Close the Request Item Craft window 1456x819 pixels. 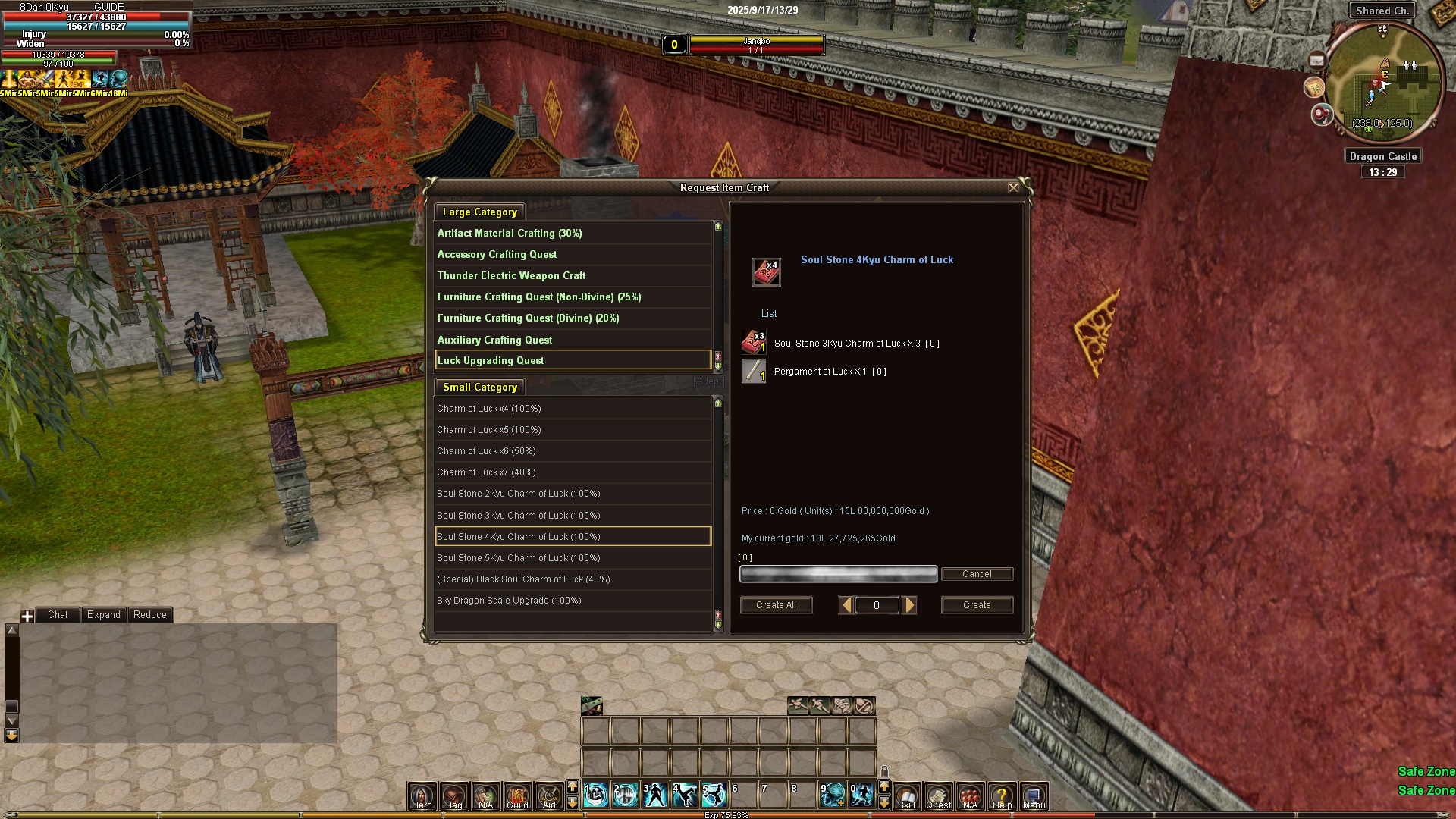(x=1013, y=187)
